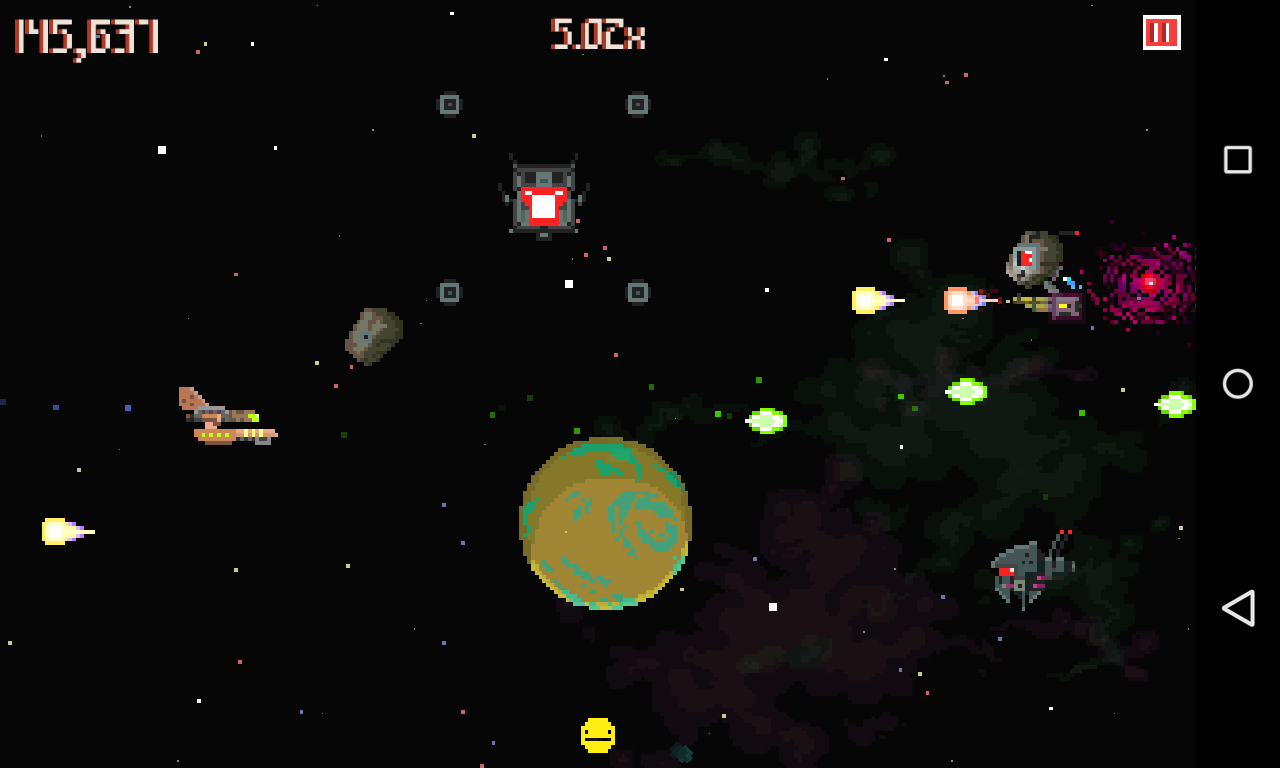This screenshot has height=768, width=1280.
Task: Tap the green glowing pickup near screen center
Action: click(767, 420)
